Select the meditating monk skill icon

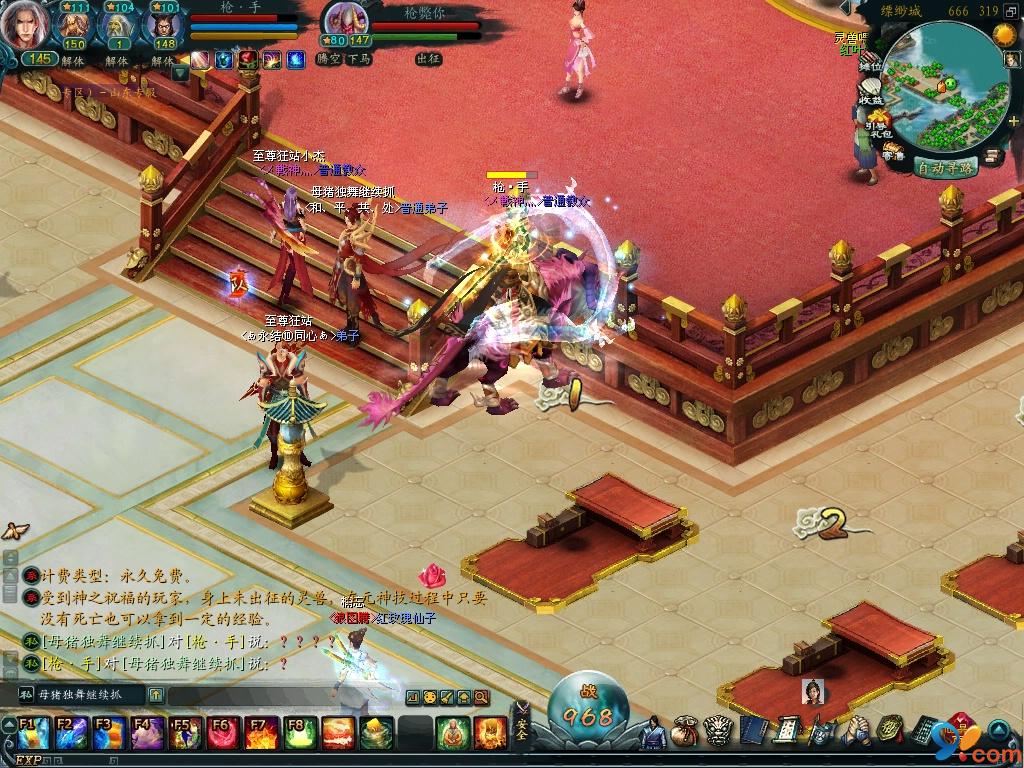(452, 733)
